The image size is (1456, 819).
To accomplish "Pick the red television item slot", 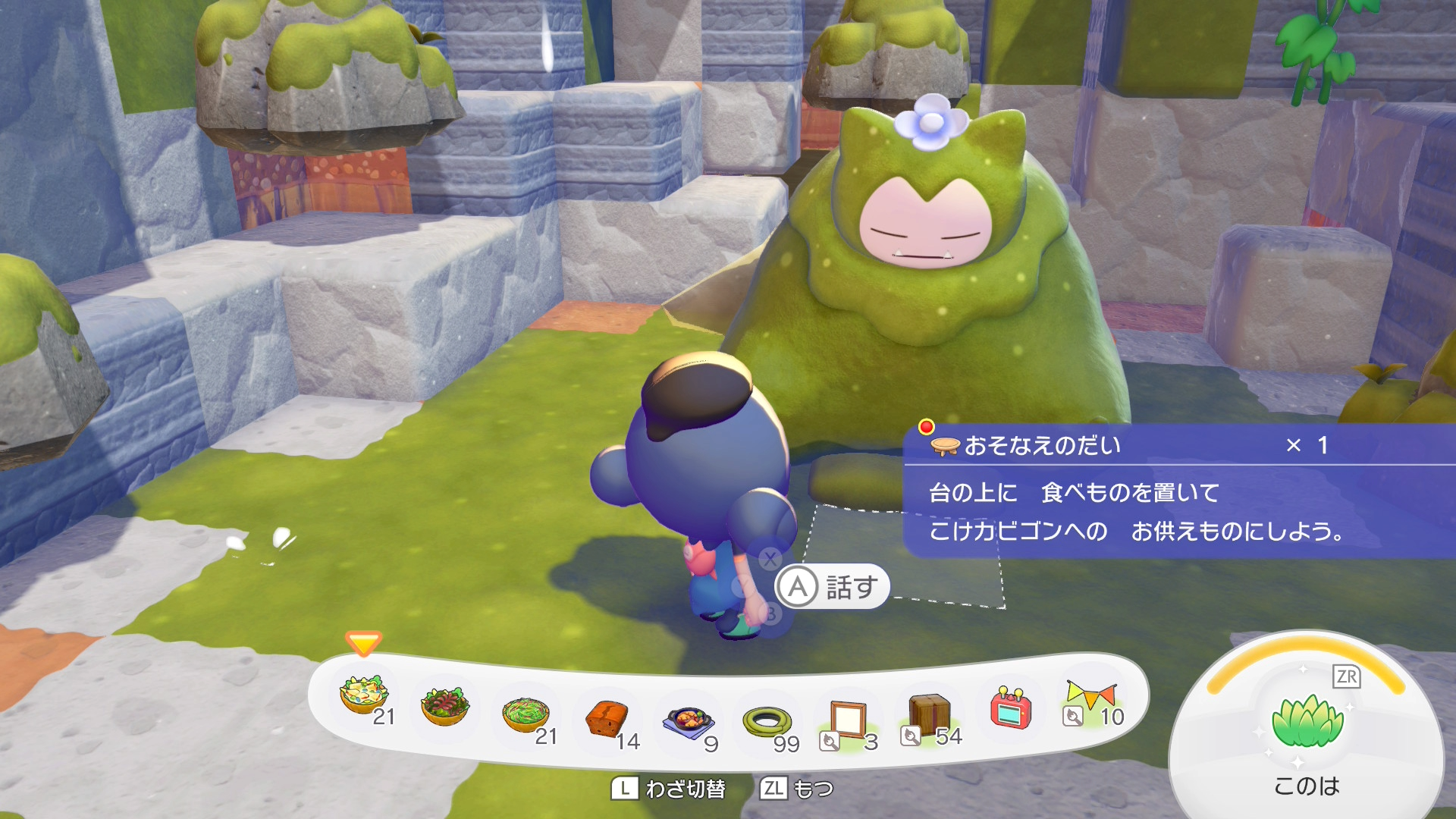I will tap(1011, 708).
